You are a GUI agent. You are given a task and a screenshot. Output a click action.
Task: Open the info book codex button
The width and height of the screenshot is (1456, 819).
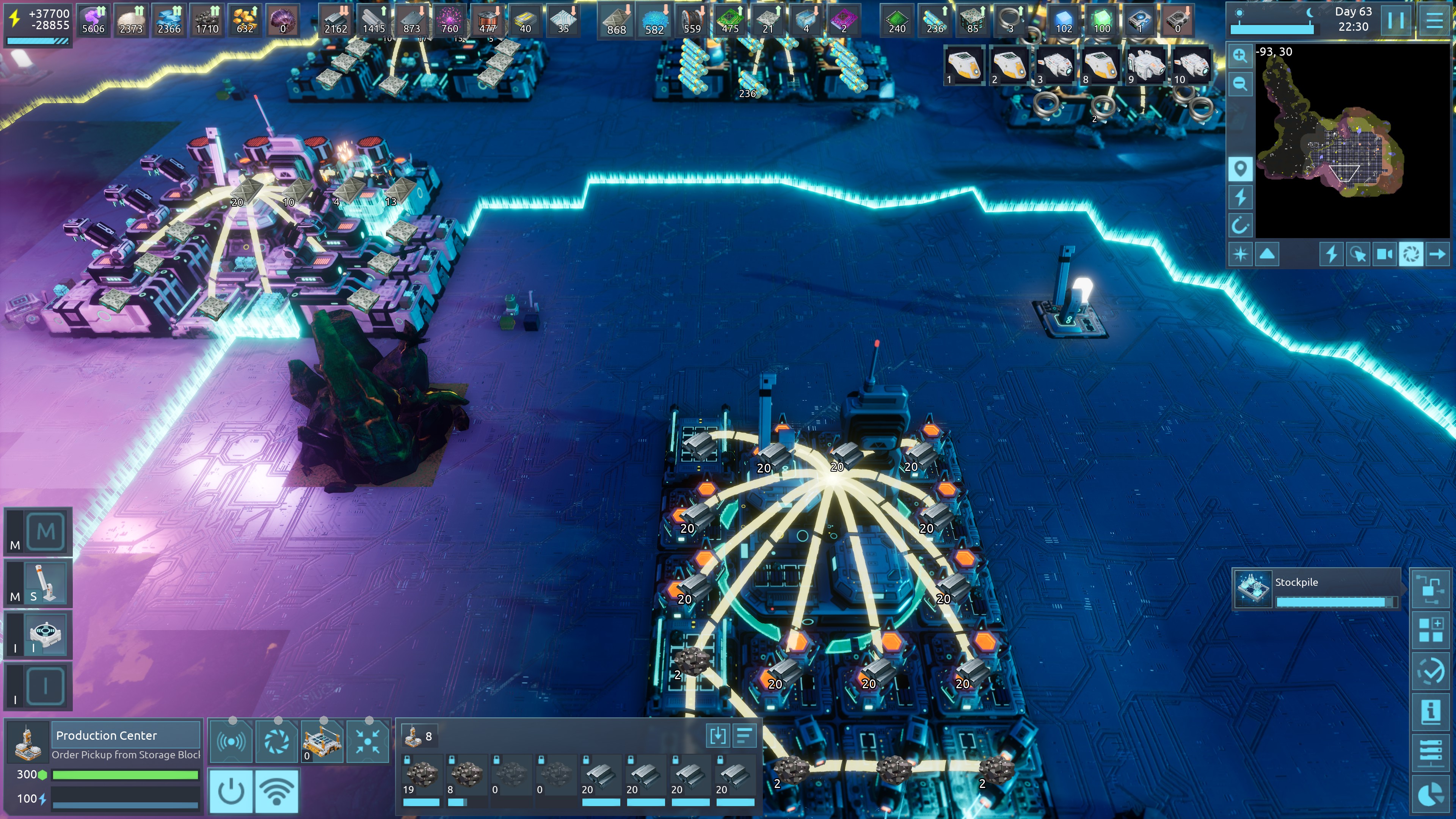pyautogui.click(x=1431, y=712)
